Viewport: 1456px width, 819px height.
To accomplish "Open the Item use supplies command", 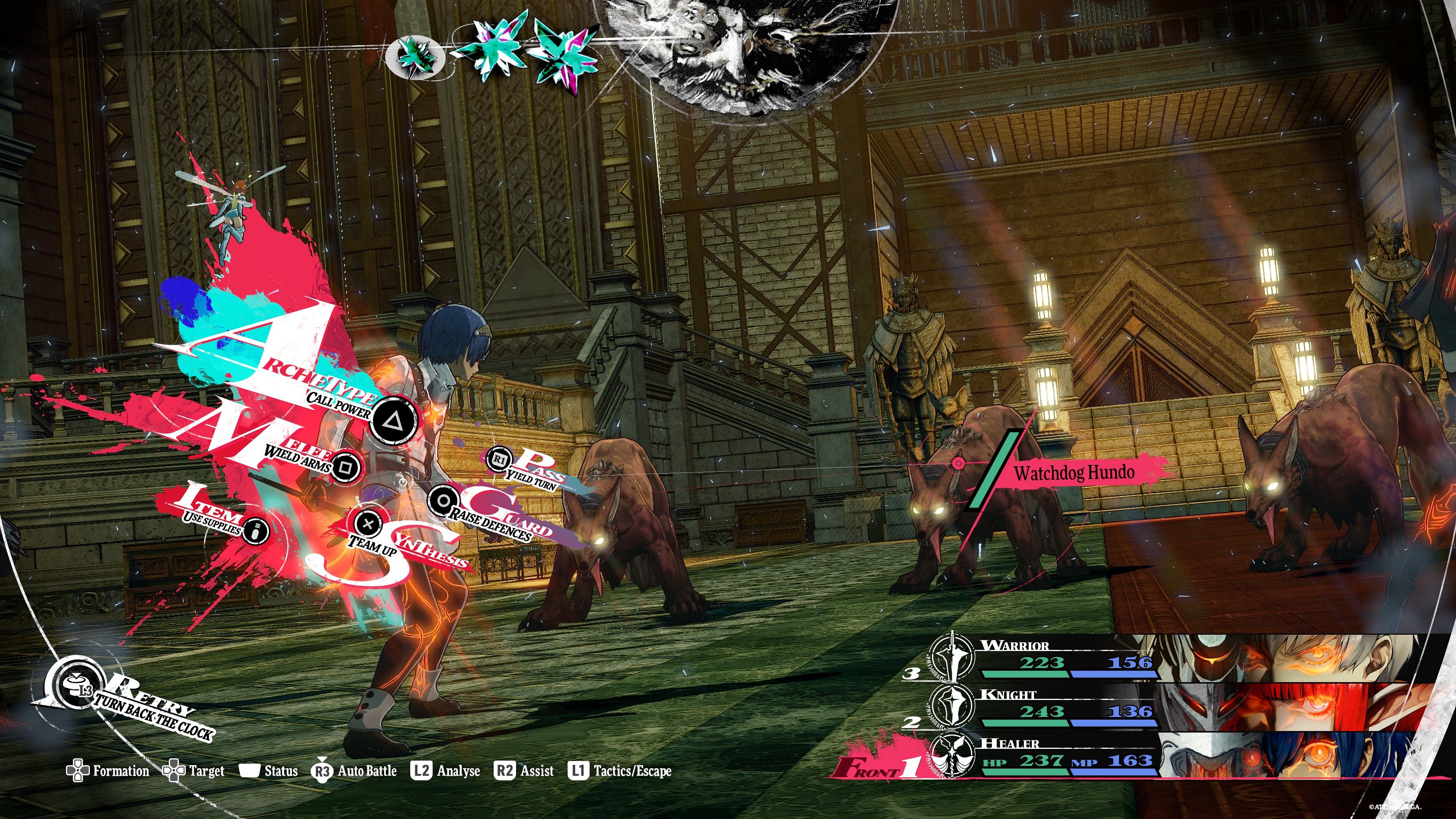I will click(x=256, y=530).
